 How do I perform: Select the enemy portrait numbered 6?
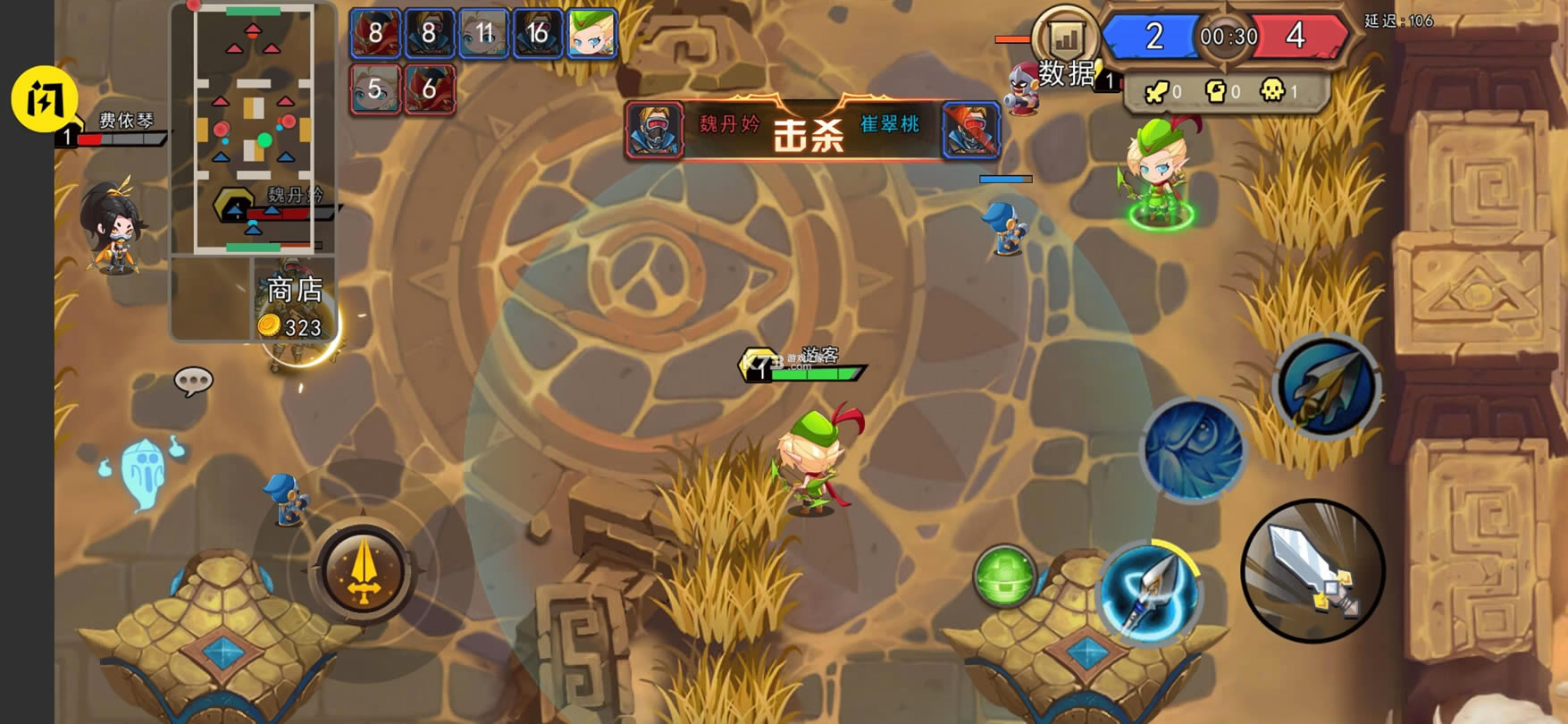[430, 88]
